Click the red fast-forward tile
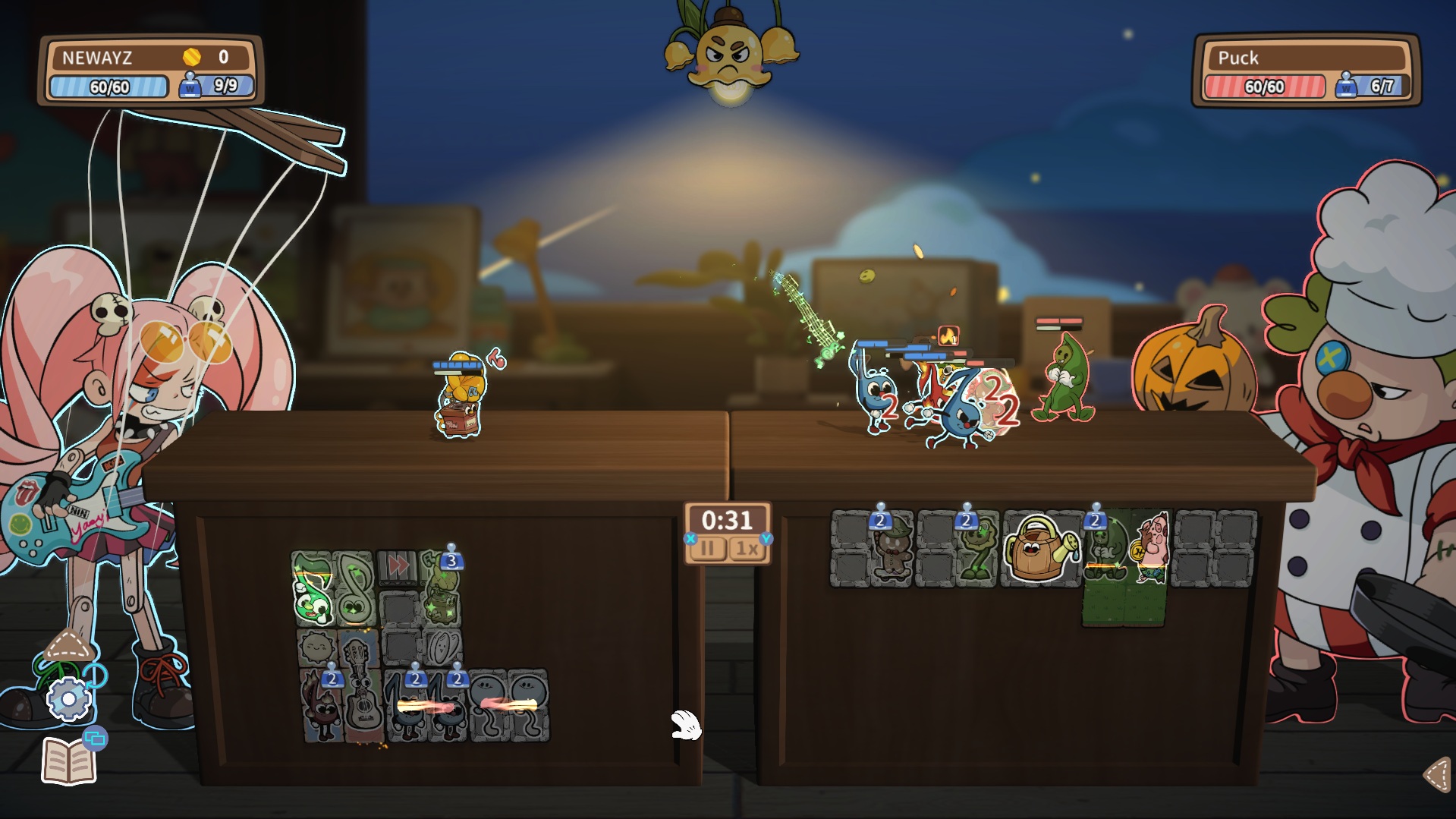This screenshot has height=819, width=1456. coord(398,565)
